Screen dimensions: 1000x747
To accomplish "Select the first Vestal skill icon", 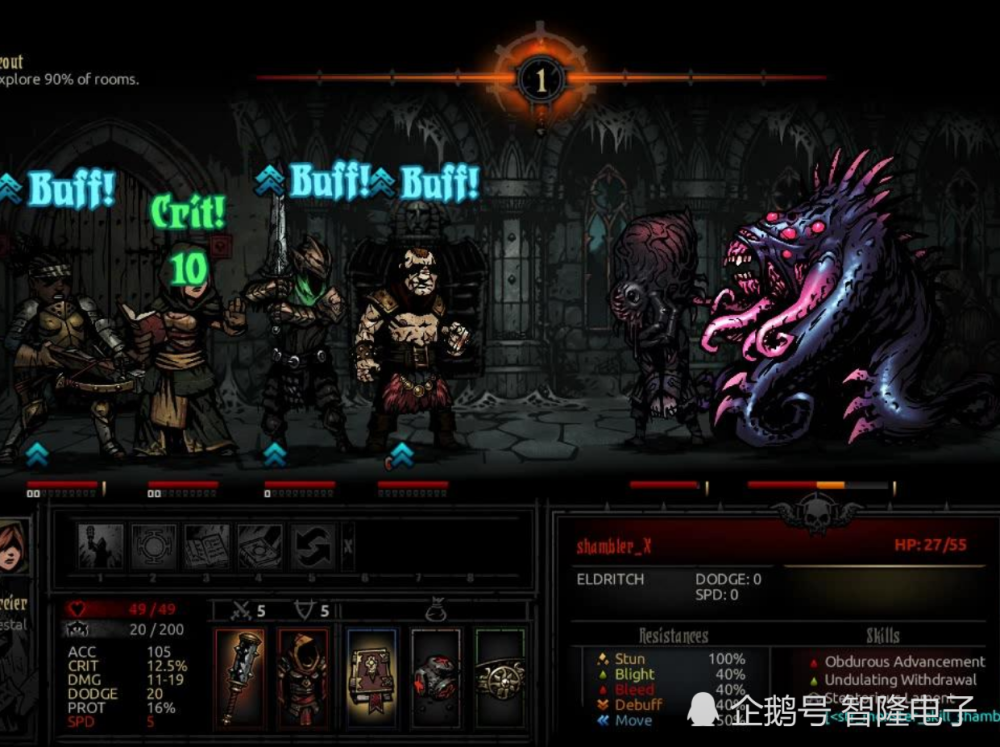I will pyautogui.click(x=101, y=546).
